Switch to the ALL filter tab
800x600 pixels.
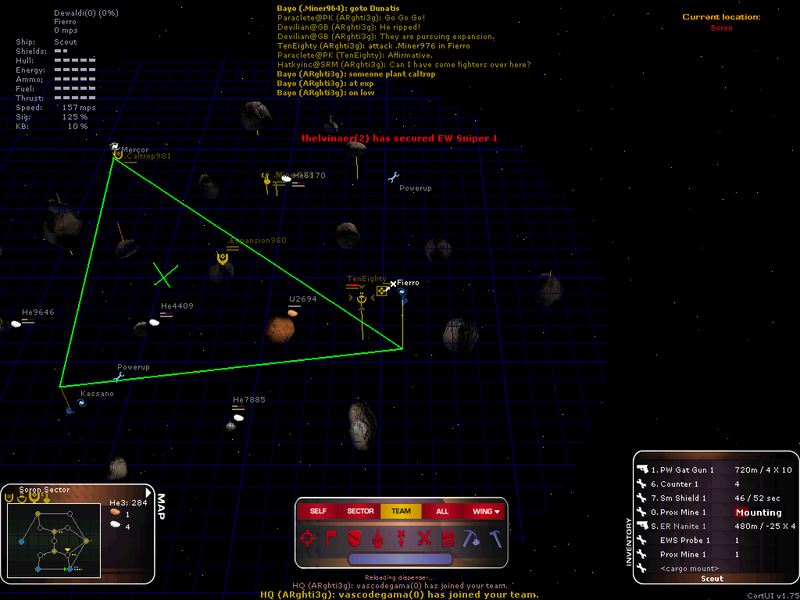441,511
